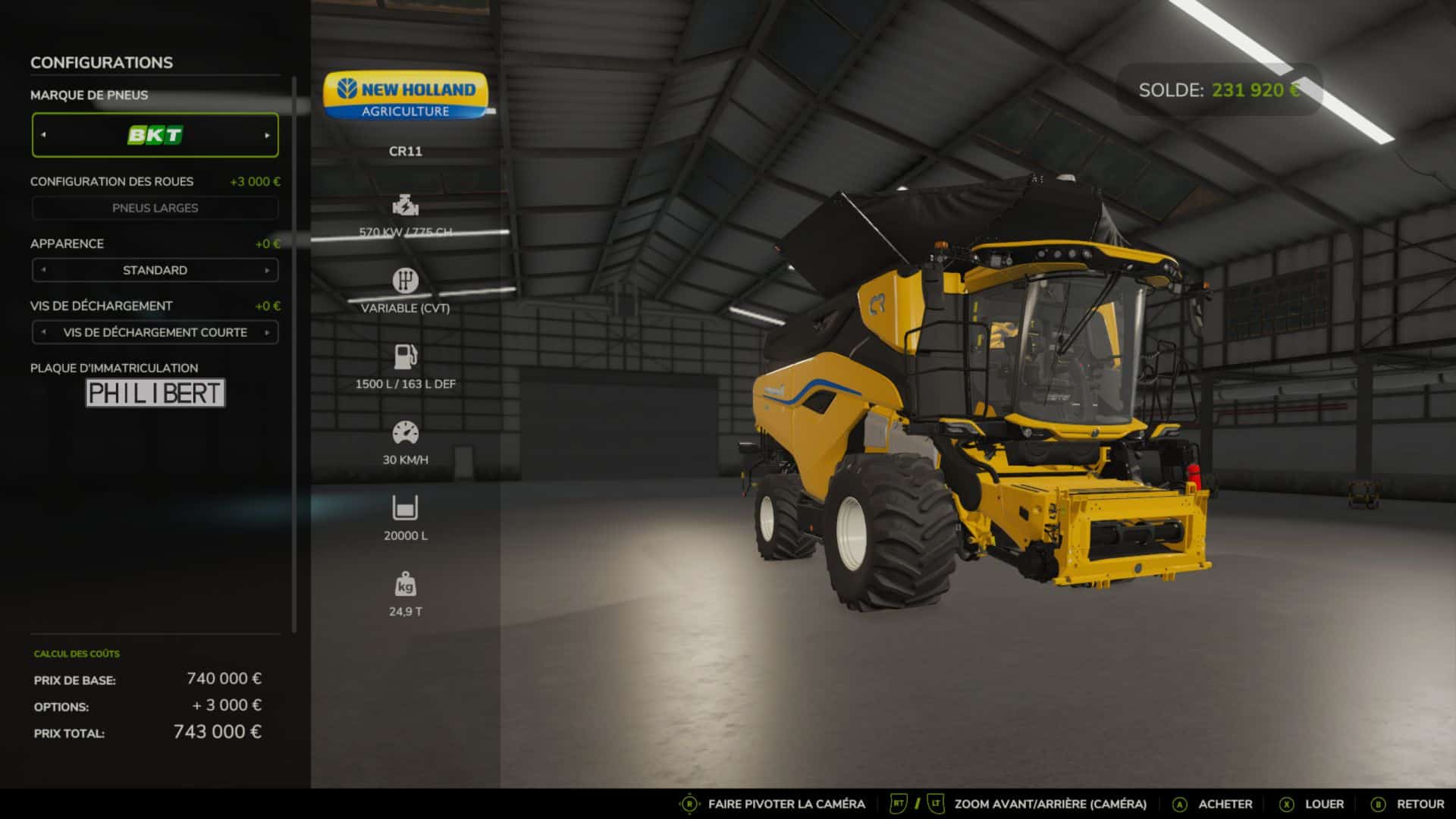1456x819 pixels.
Task: Switch to previous unloading auger option
Action: (x=43, y=332)
